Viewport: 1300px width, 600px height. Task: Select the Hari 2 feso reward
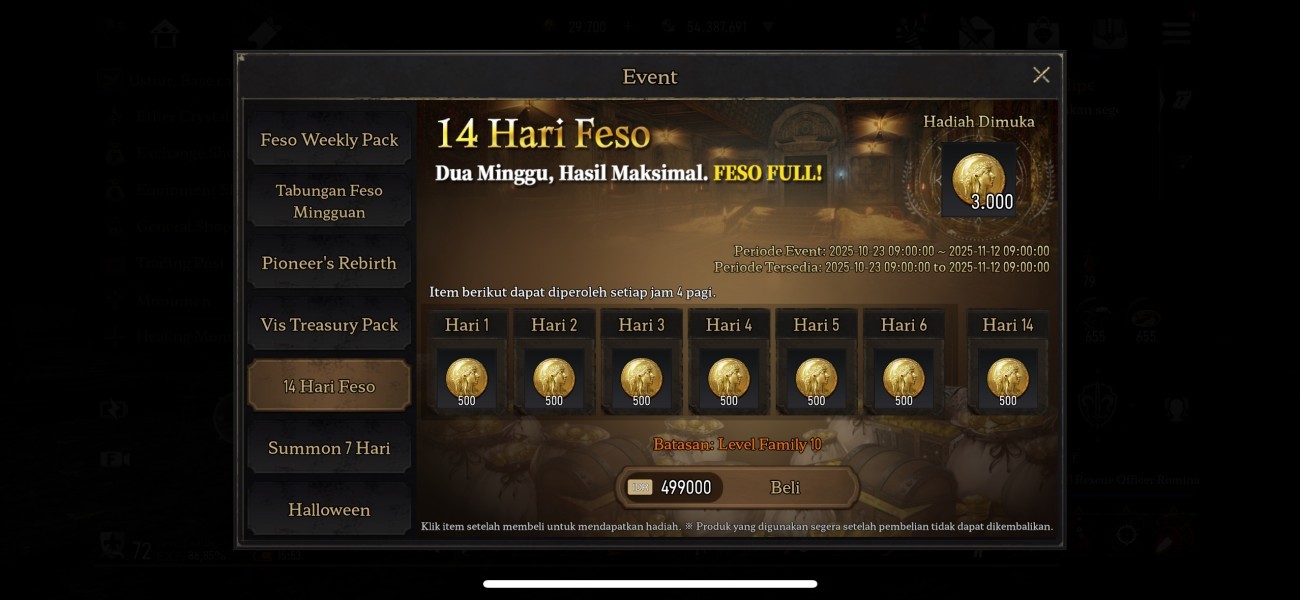(554, 379)
